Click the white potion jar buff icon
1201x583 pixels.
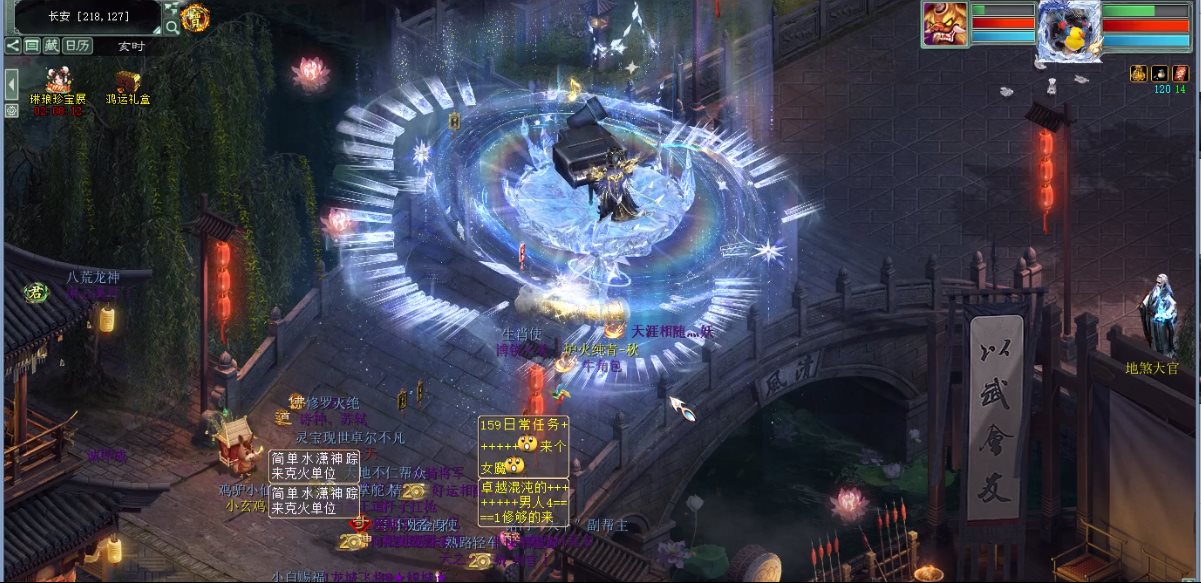tap(1159, 73)
